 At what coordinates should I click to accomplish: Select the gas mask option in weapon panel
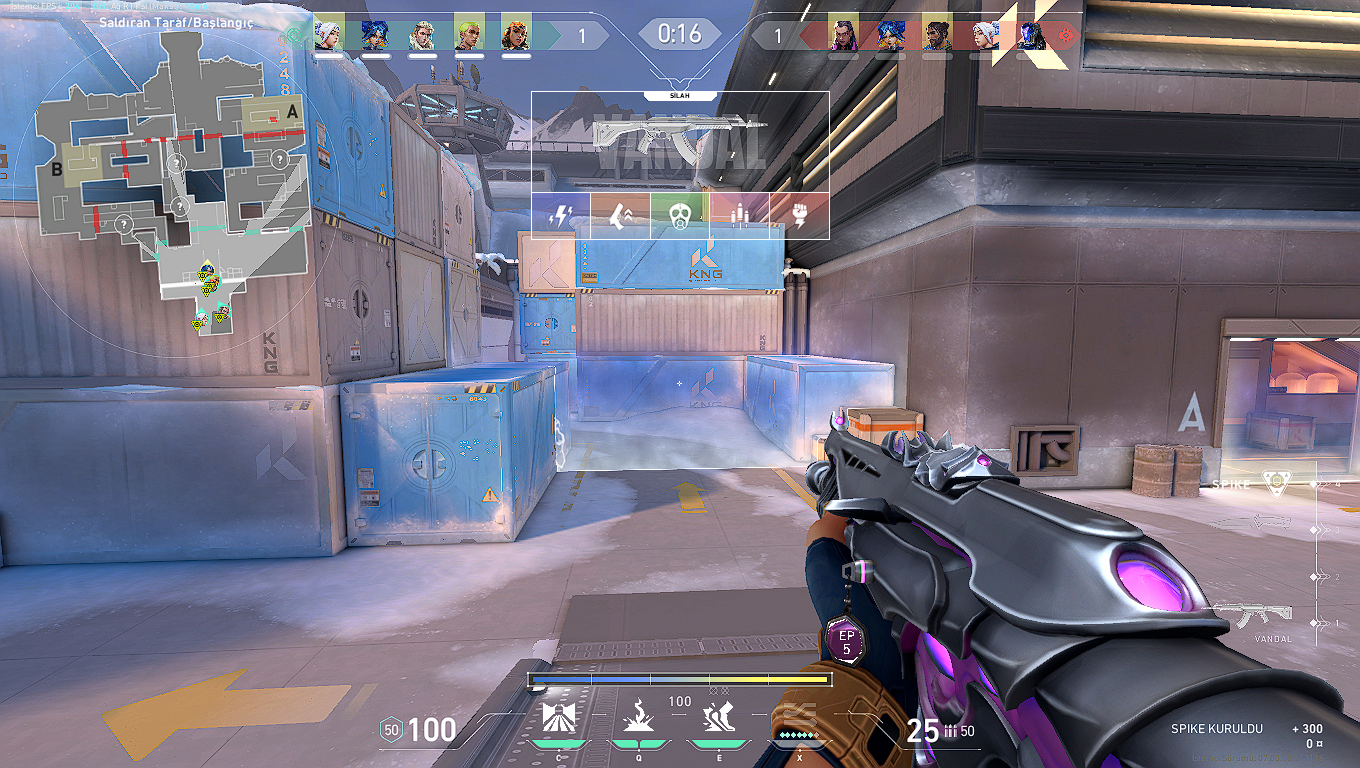point(679,215)
